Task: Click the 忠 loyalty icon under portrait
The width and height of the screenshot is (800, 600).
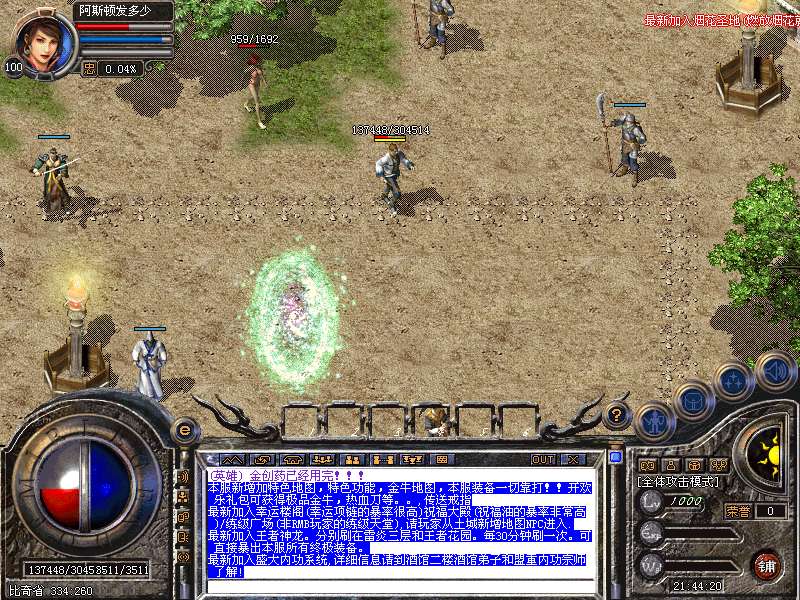Action: pyautogui.click(x=89, y=69)
